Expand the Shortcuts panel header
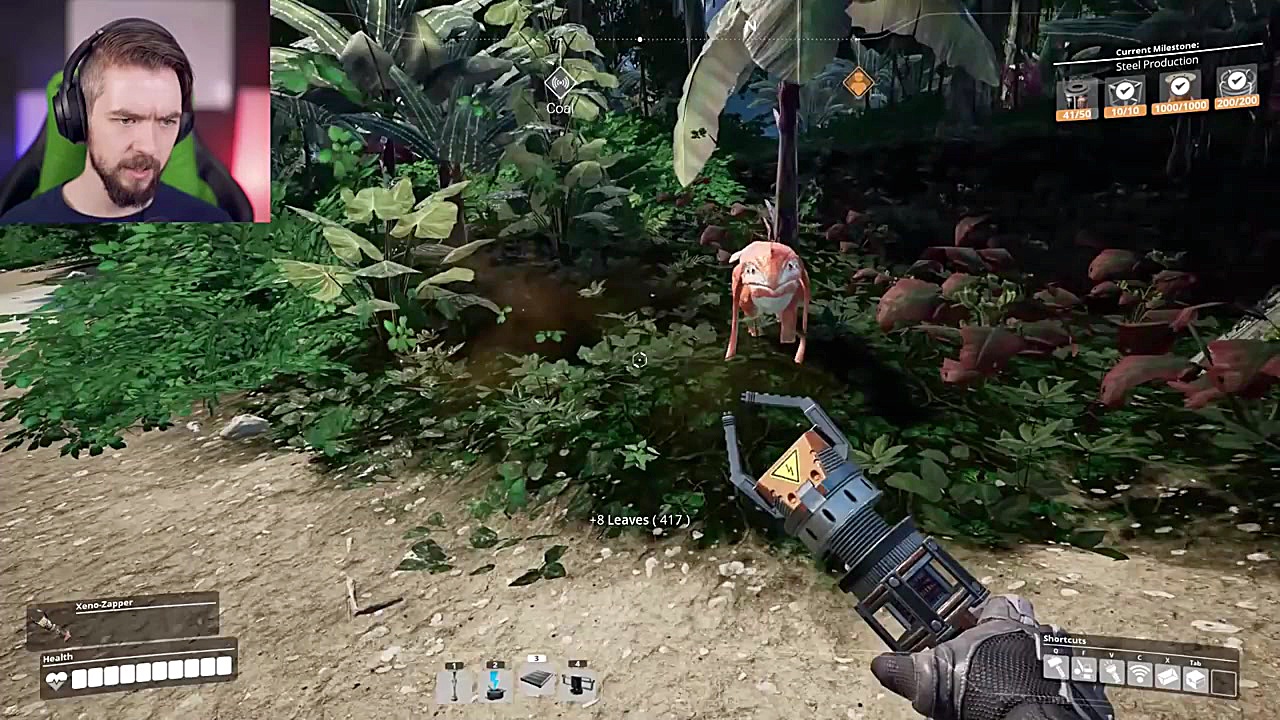Screen dimensions: 1280x720 click(x=1063, y=640)
